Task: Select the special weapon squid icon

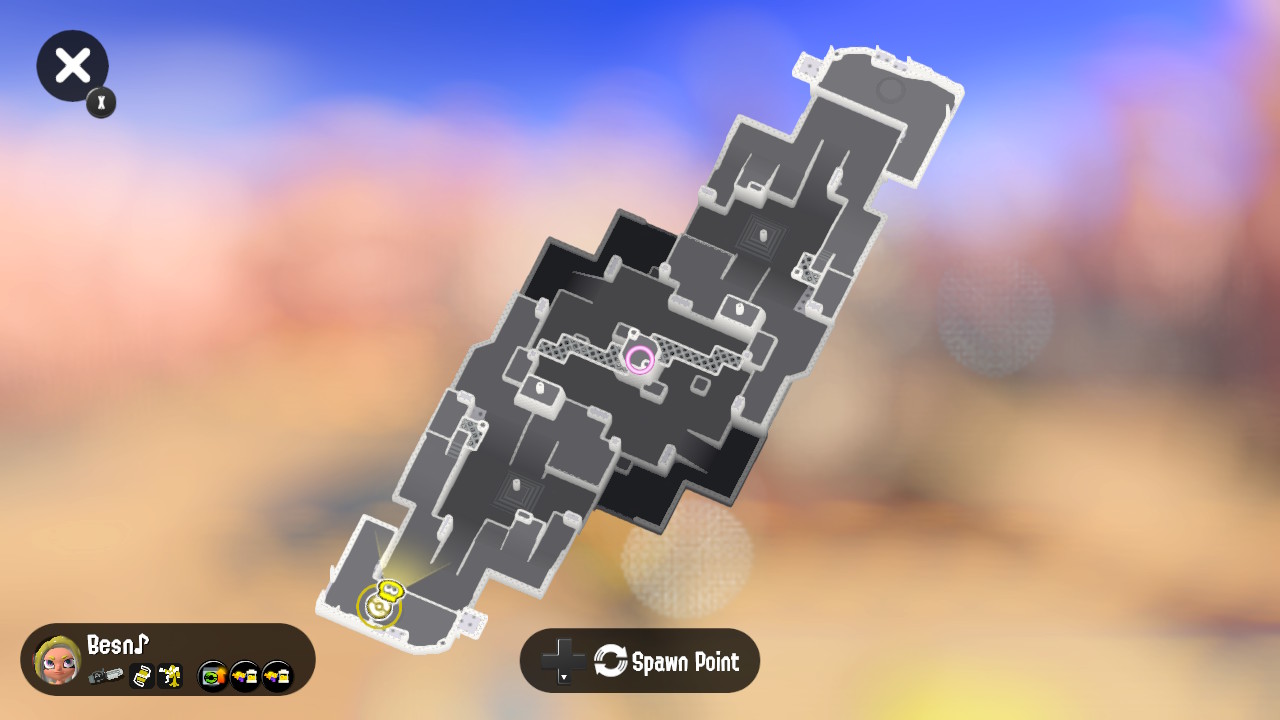Action: [x=169, y=678]
